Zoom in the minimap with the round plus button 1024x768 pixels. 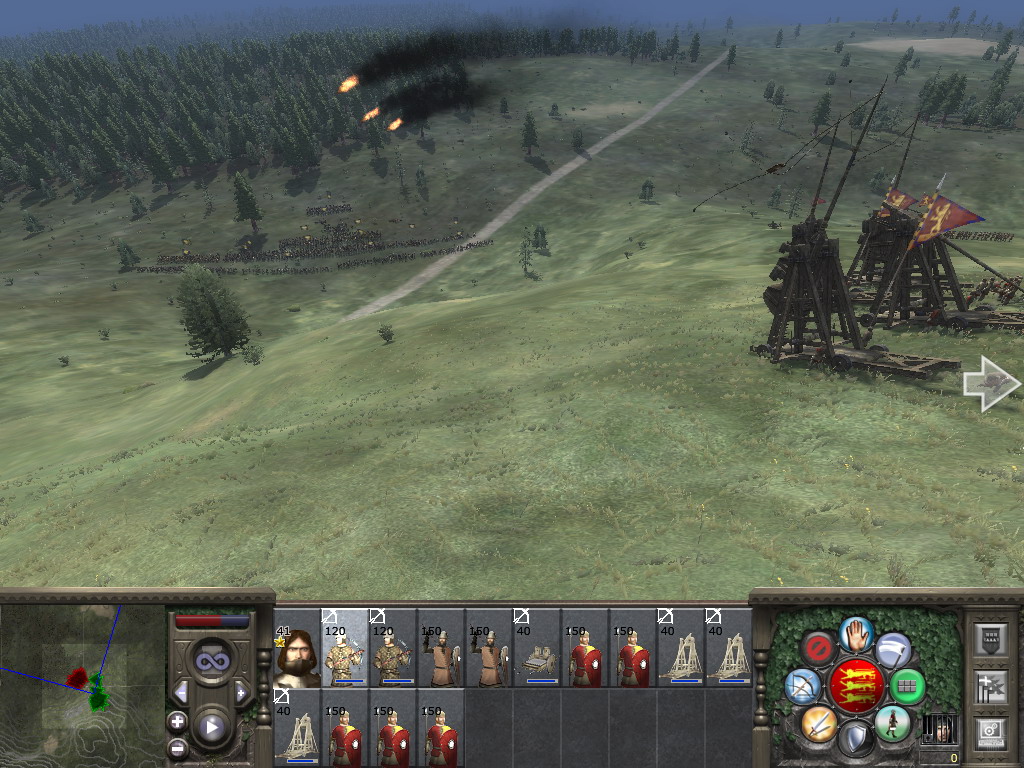pyautogui.click(x=177, y=721)
